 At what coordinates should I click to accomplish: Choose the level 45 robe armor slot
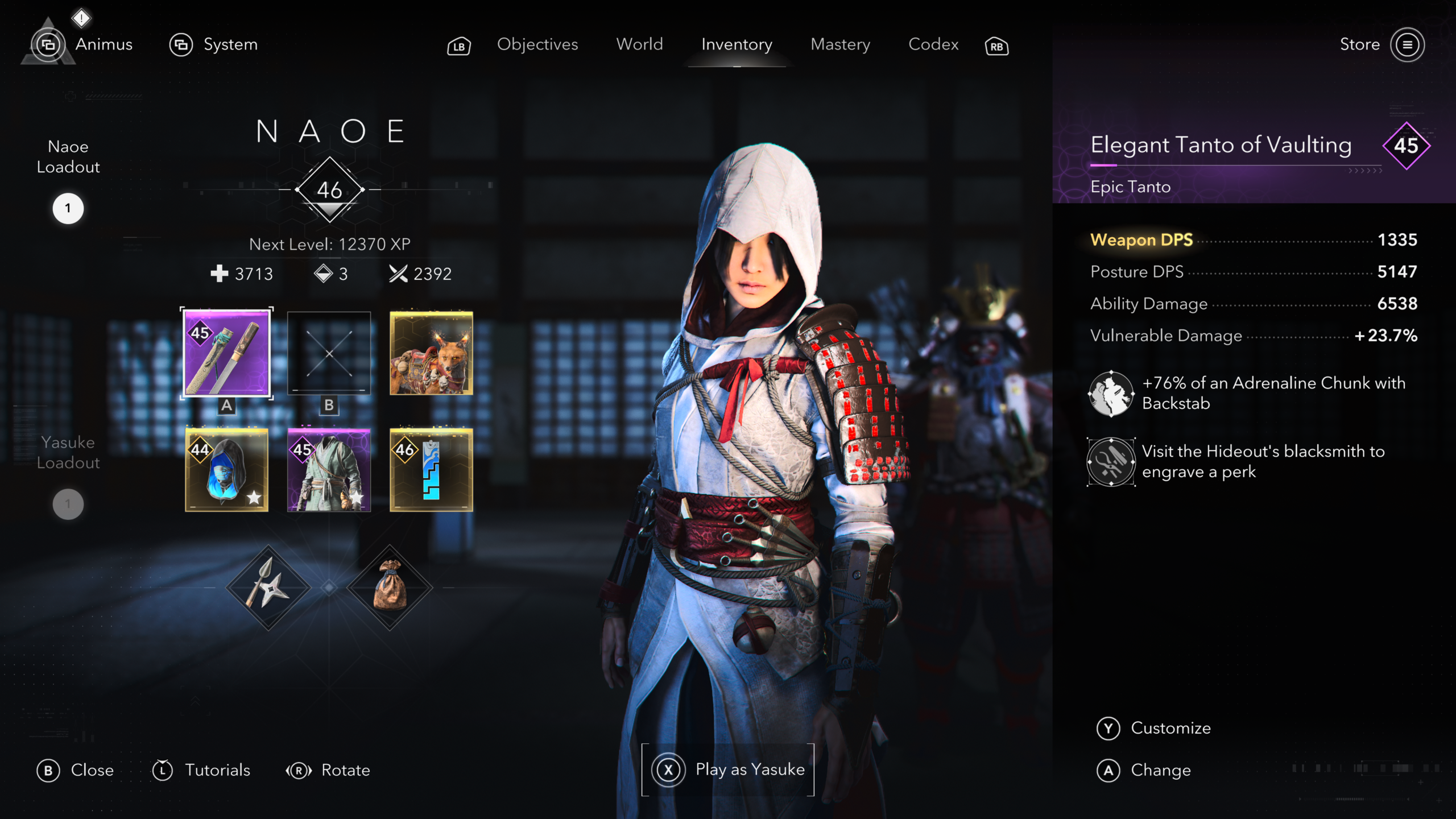click(x=329, y=470)
